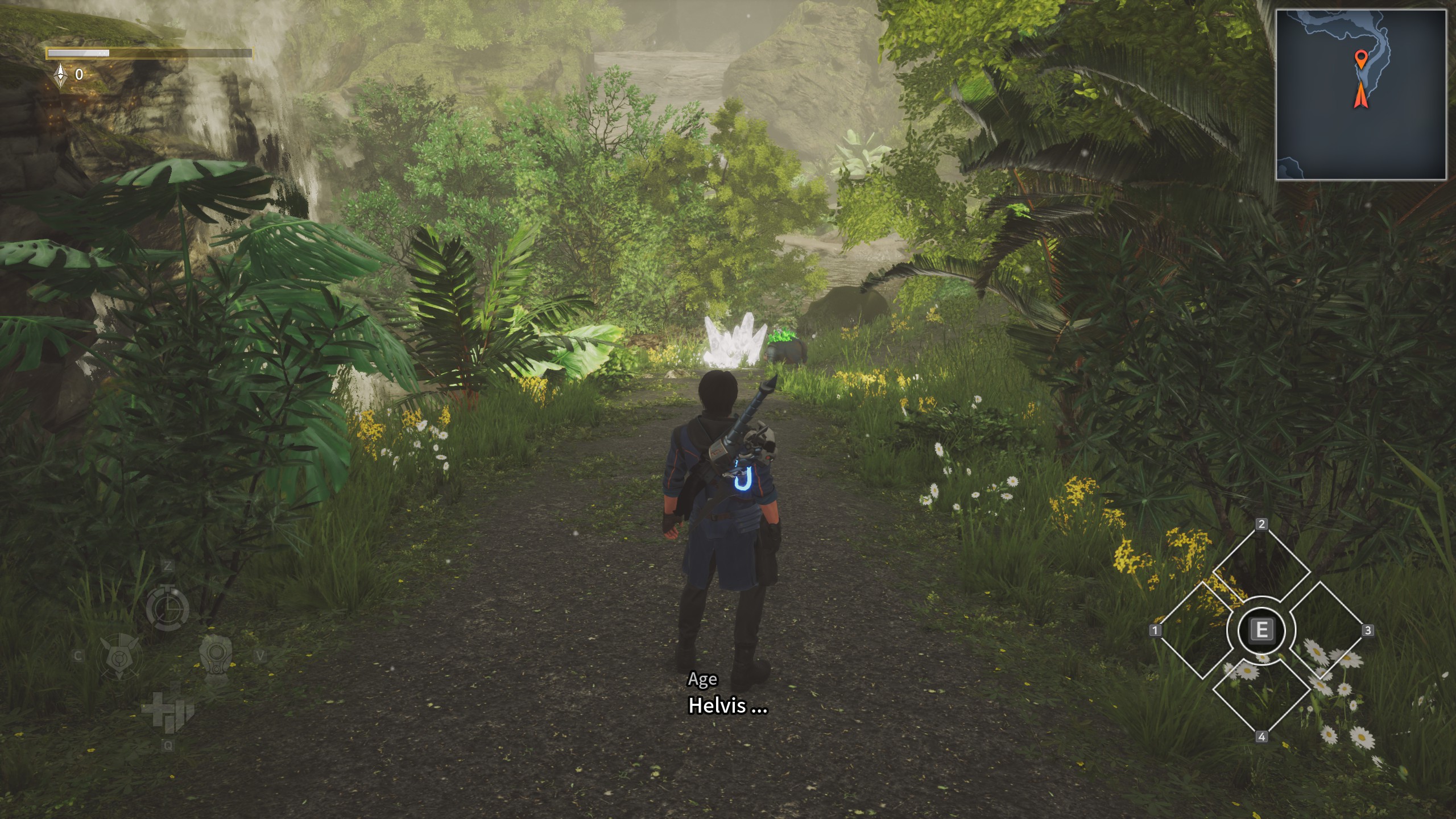Activate the stopwatch clock ability icon
The height and width of the screenshot is (819, 1456).
(167, 608)
